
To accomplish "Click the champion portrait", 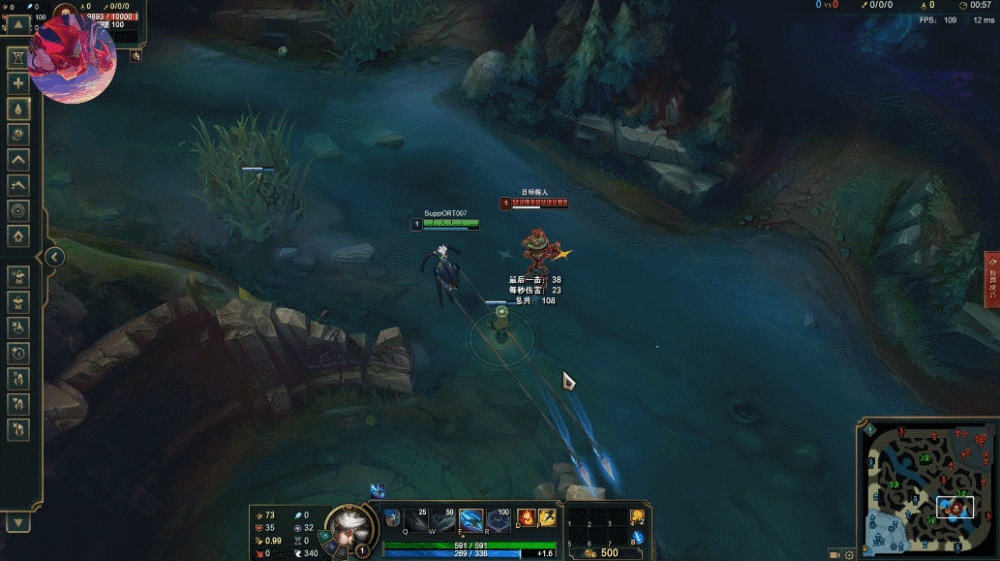I will [x=346, y=526].
